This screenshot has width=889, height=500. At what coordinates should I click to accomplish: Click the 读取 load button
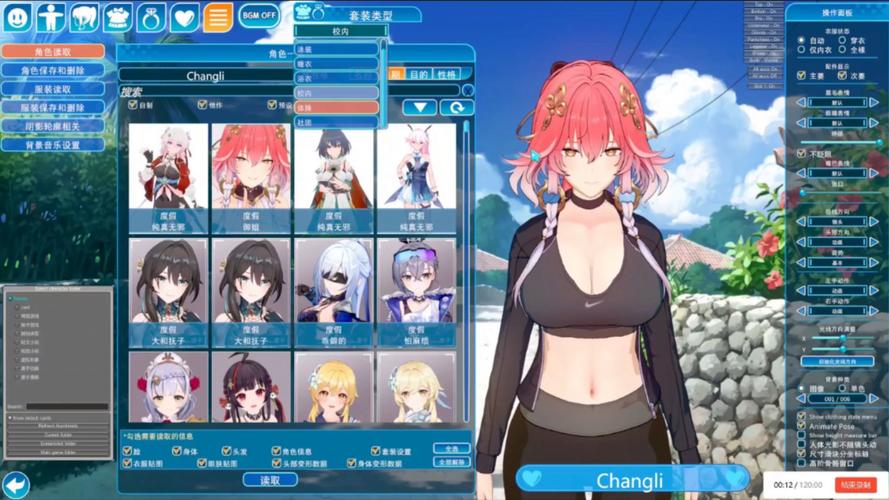click(x=270, y=480)
